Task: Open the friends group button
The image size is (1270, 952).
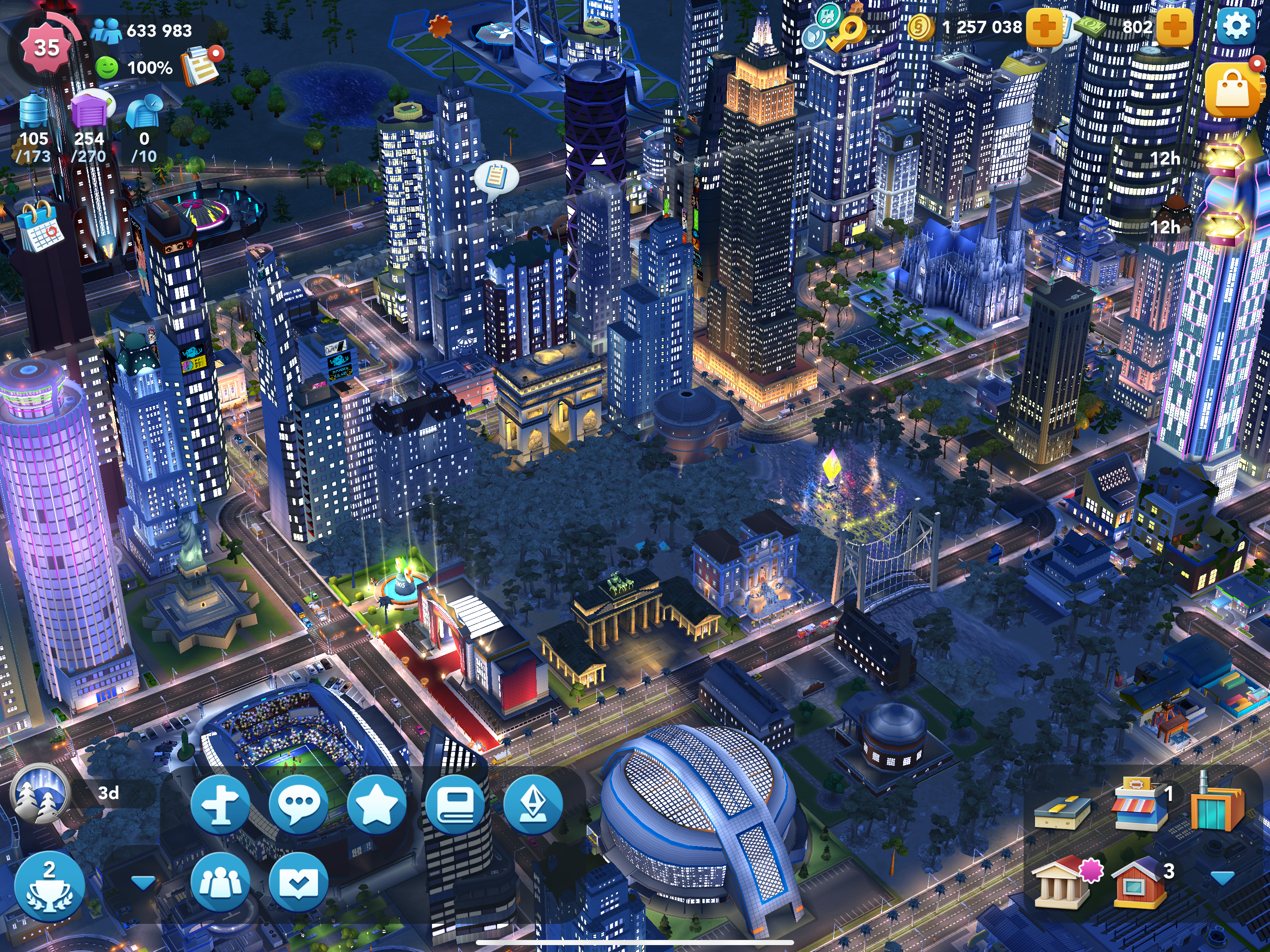Action: [x=220, y=882]
